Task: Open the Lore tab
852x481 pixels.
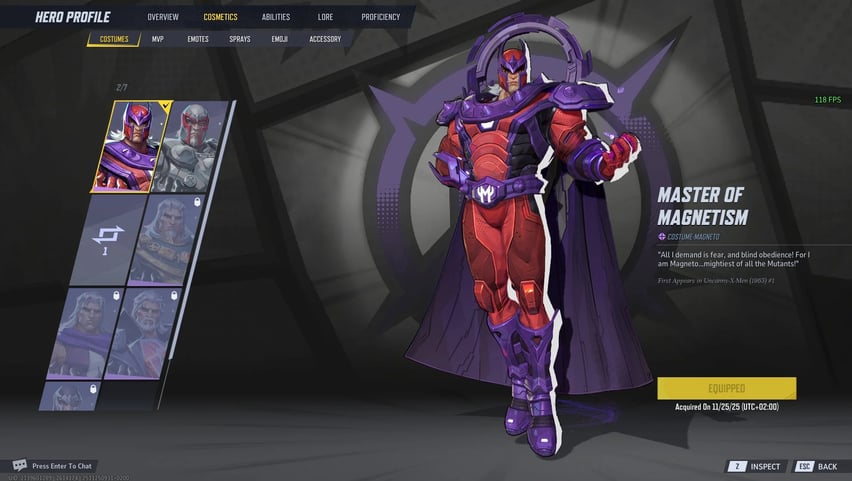Action: click(x=325, y=17)
